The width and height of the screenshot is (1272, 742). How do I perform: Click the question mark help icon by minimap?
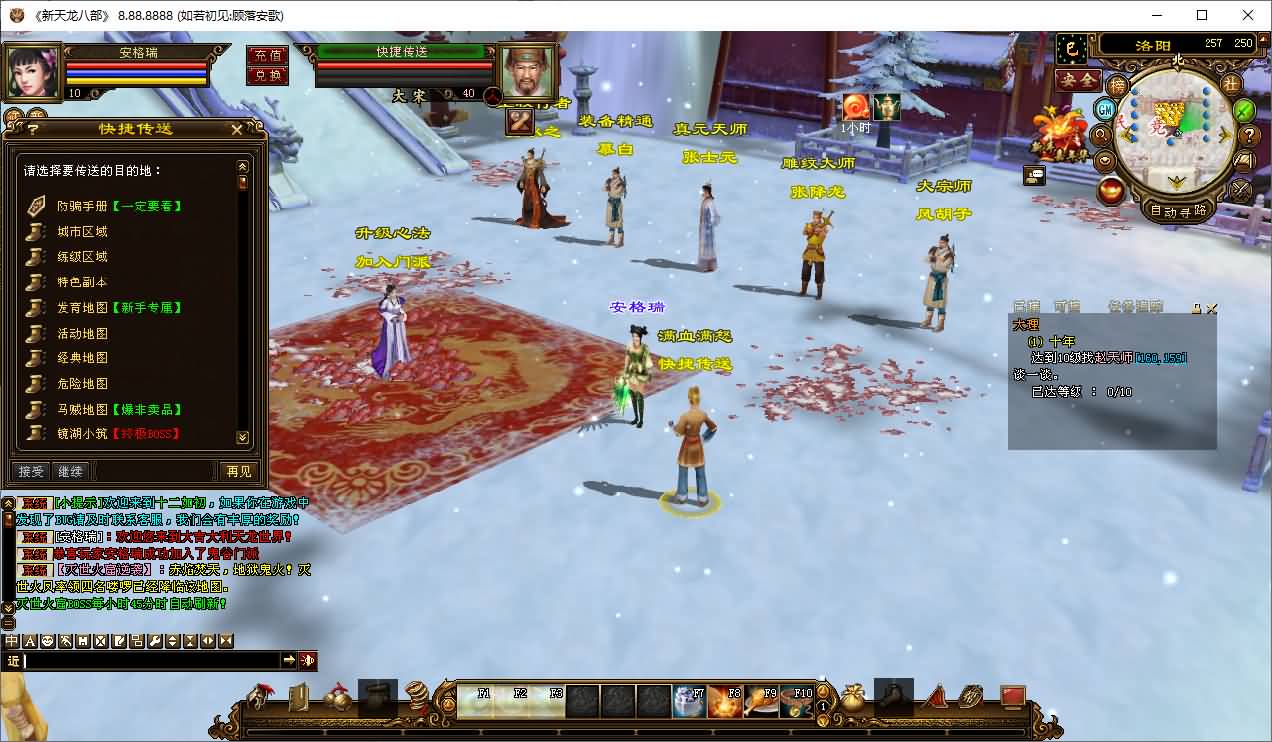pos(1249,135)
